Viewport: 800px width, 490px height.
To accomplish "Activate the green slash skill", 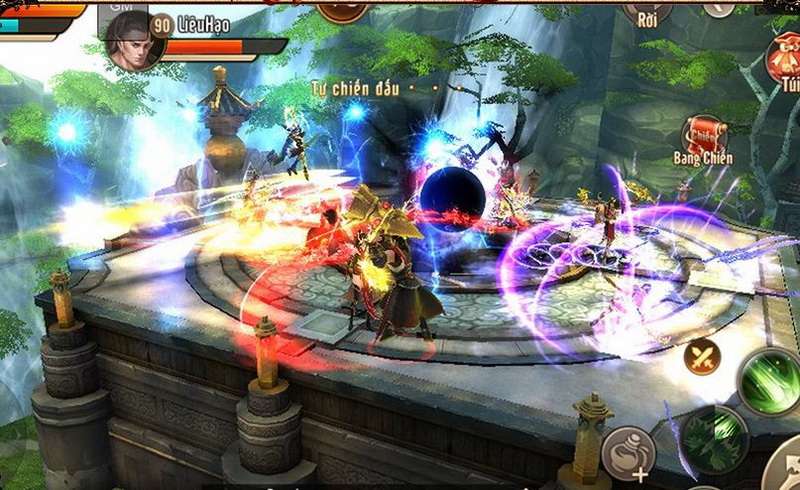I will pos(771,381).
